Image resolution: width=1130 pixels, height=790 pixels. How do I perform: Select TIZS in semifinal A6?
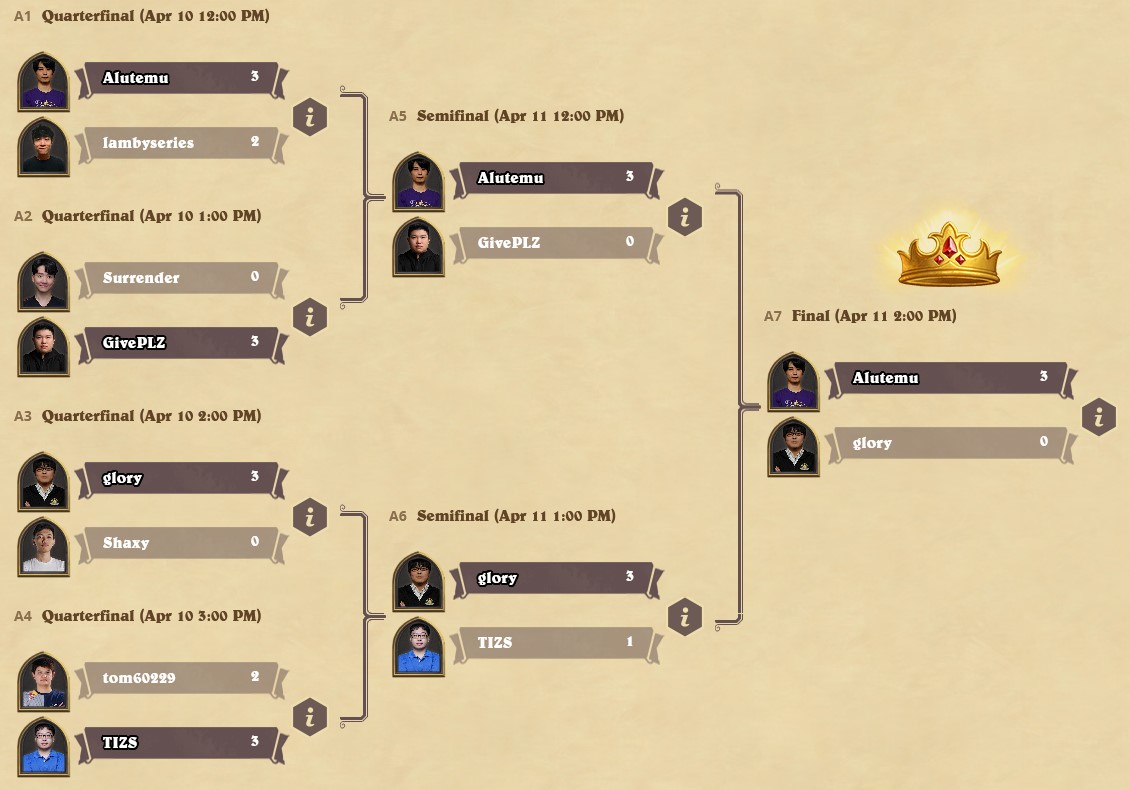[554, 643]
